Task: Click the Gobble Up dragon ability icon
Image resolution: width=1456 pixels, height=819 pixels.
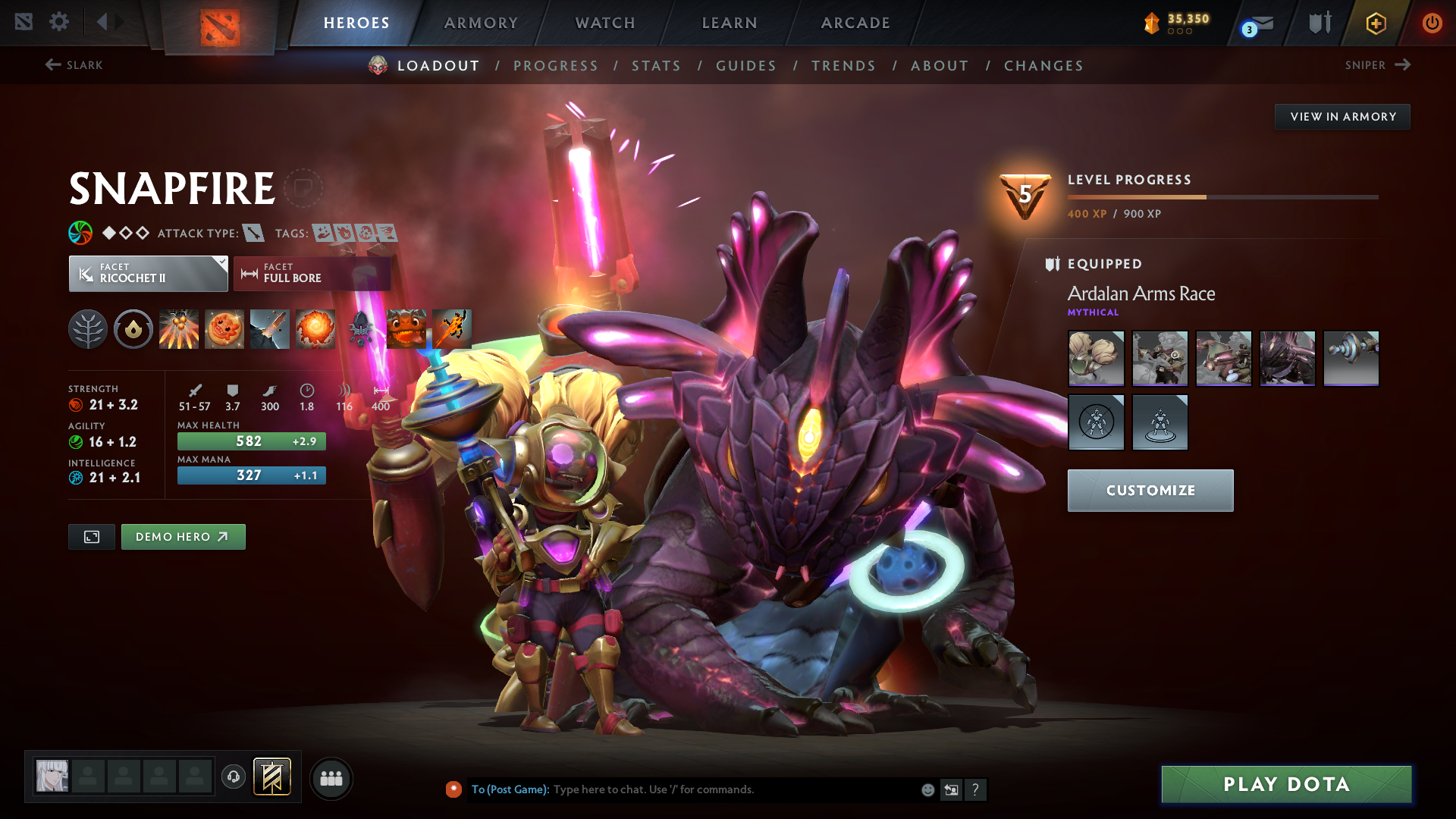Action: (x=406, y=328)
